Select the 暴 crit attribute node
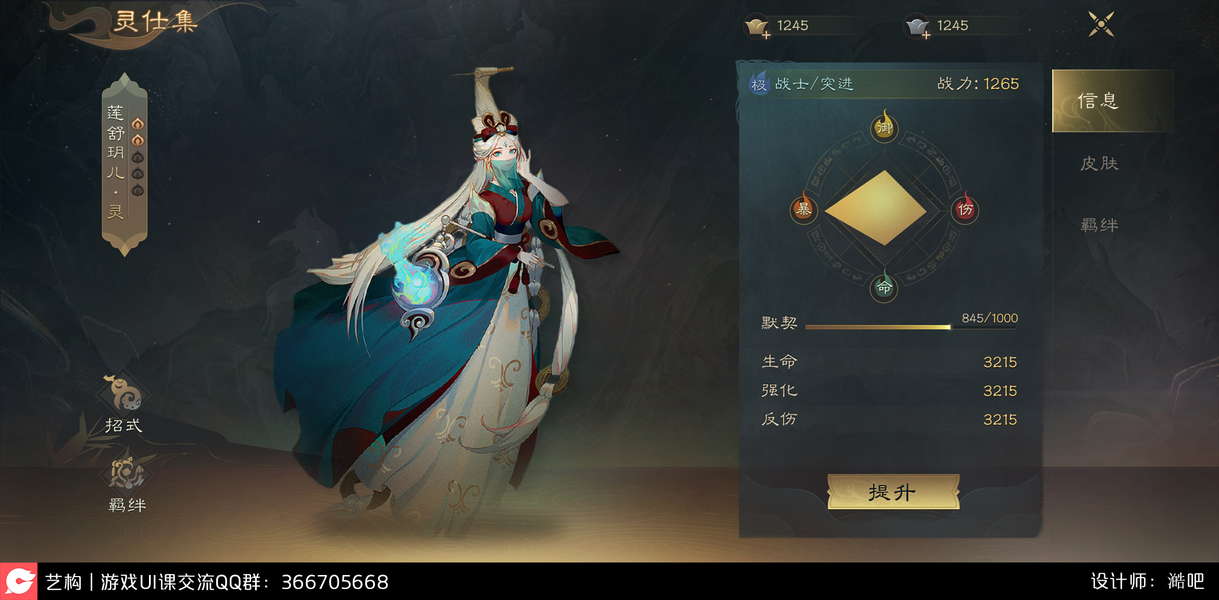The height and width of the screenshot is (600, 1219). click(x=803, y=209)
